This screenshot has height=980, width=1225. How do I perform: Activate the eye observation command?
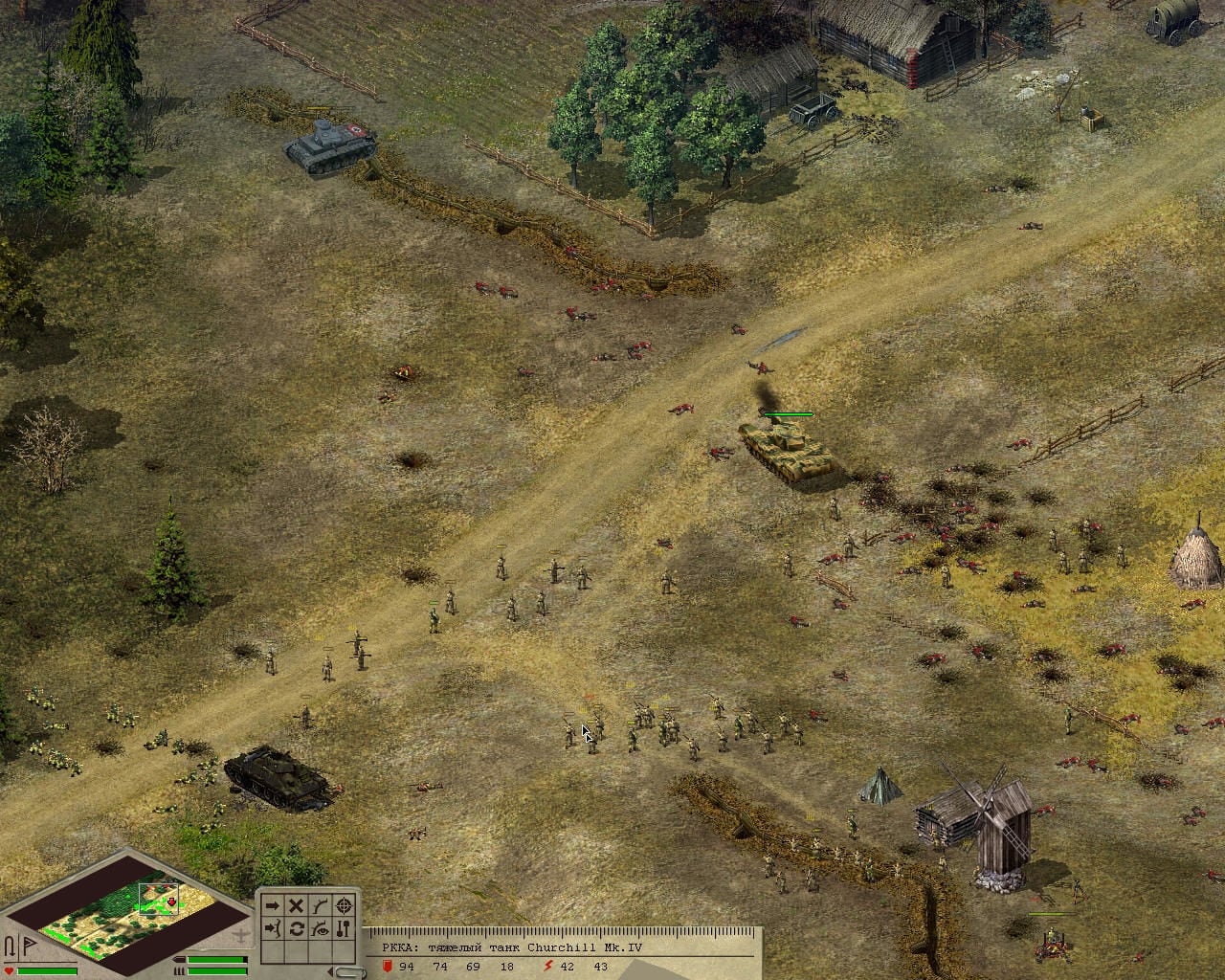point(321,928)
